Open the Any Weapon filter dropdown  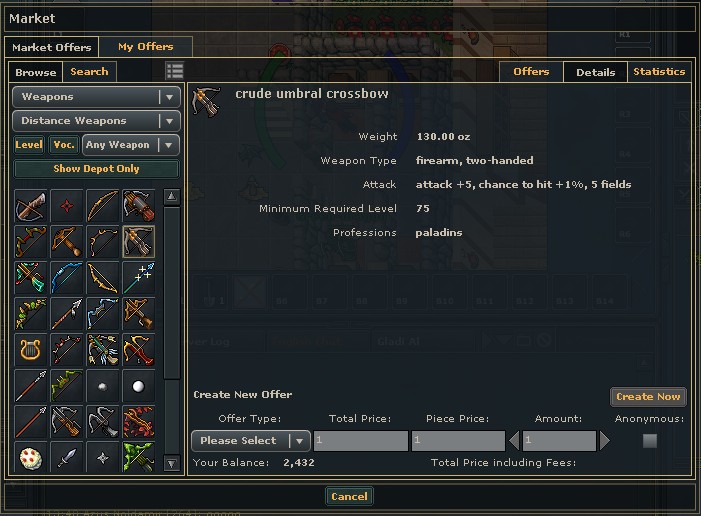[130, 145]
